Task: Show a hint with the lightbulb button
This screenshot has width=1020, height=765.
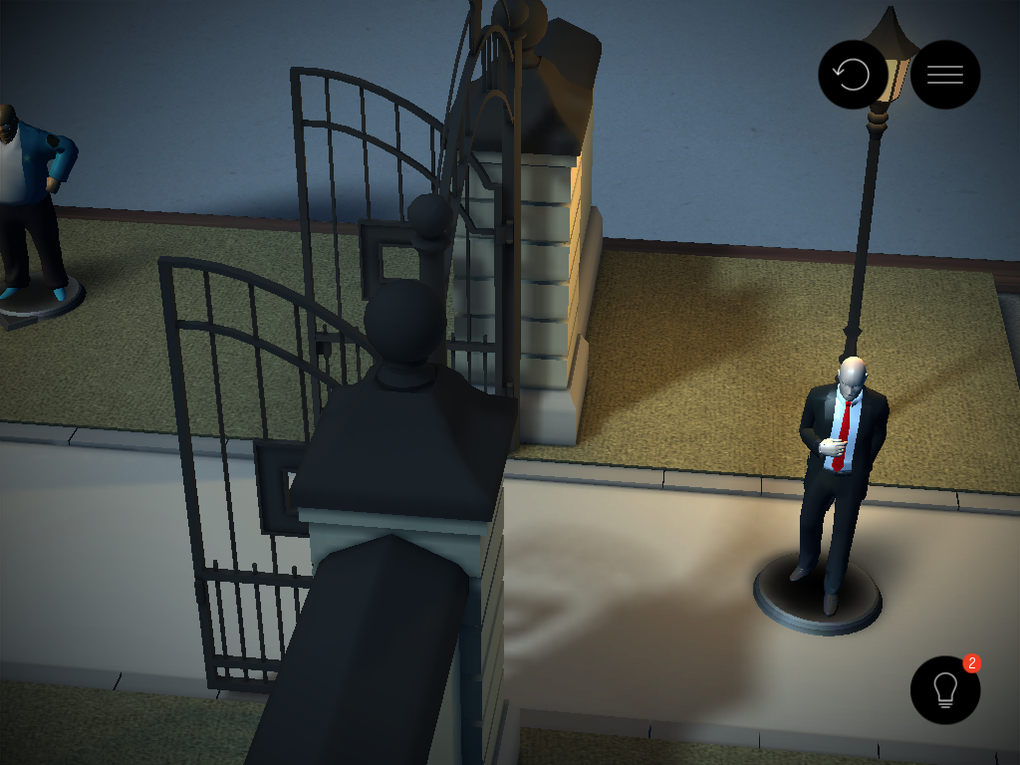Action: click(945, 689)
